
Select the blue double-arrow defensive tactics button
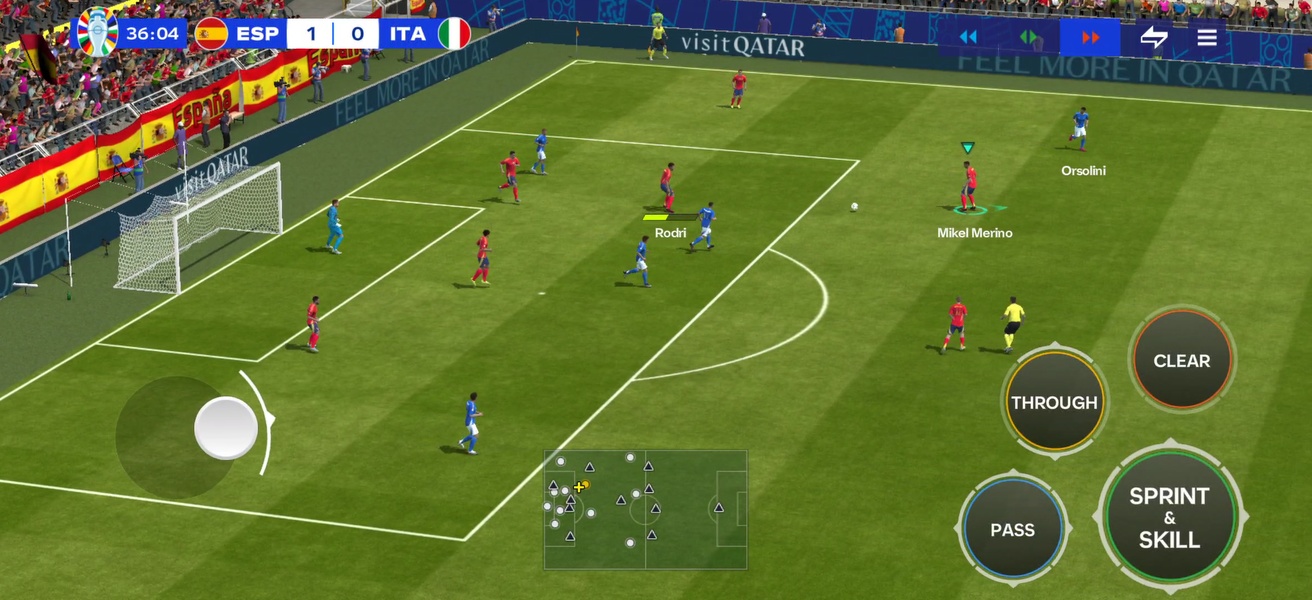click(x=968, y=38)
